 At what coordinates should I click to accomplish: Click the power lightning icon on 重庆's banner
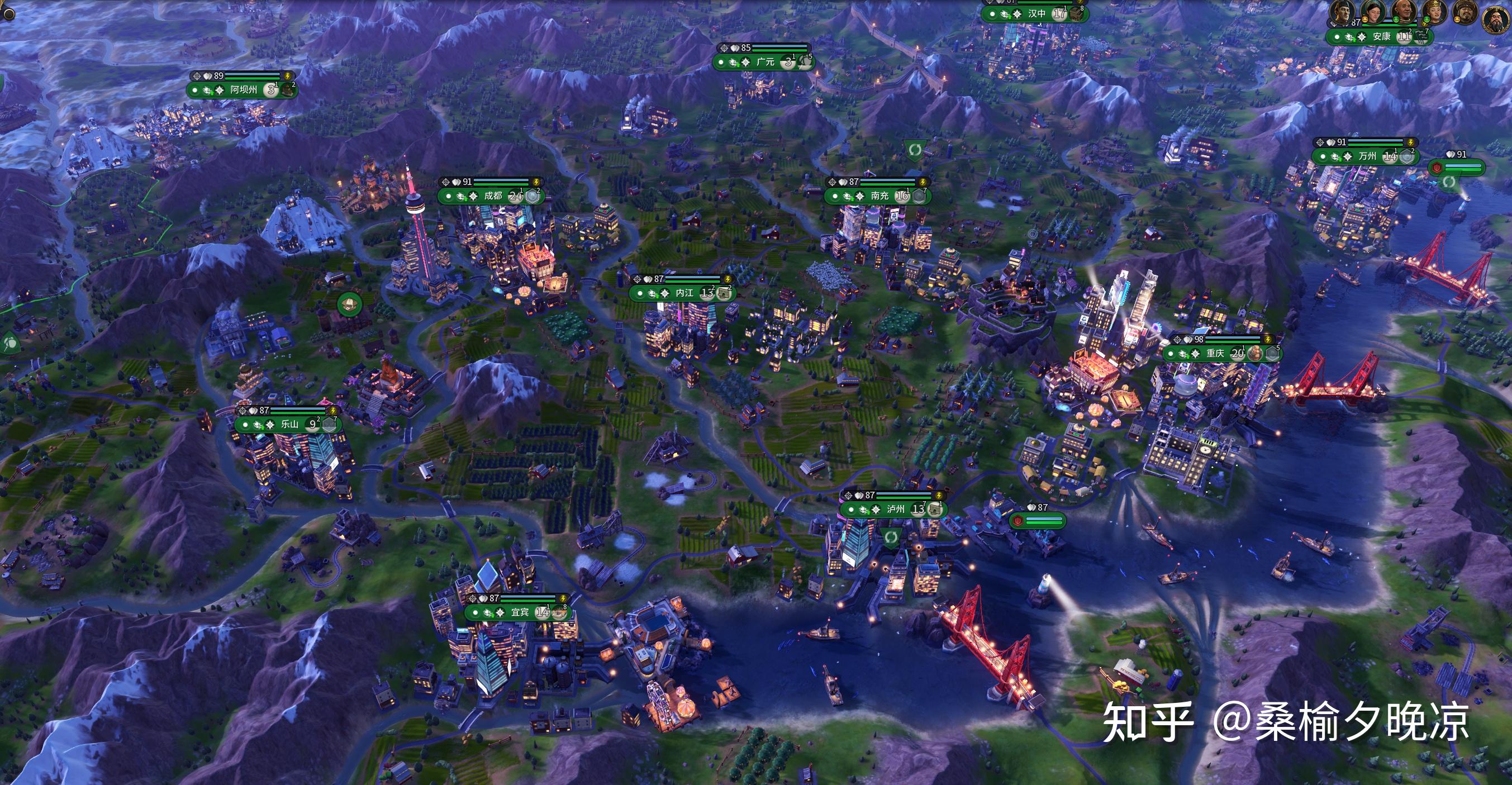(x=1268, y=340)
